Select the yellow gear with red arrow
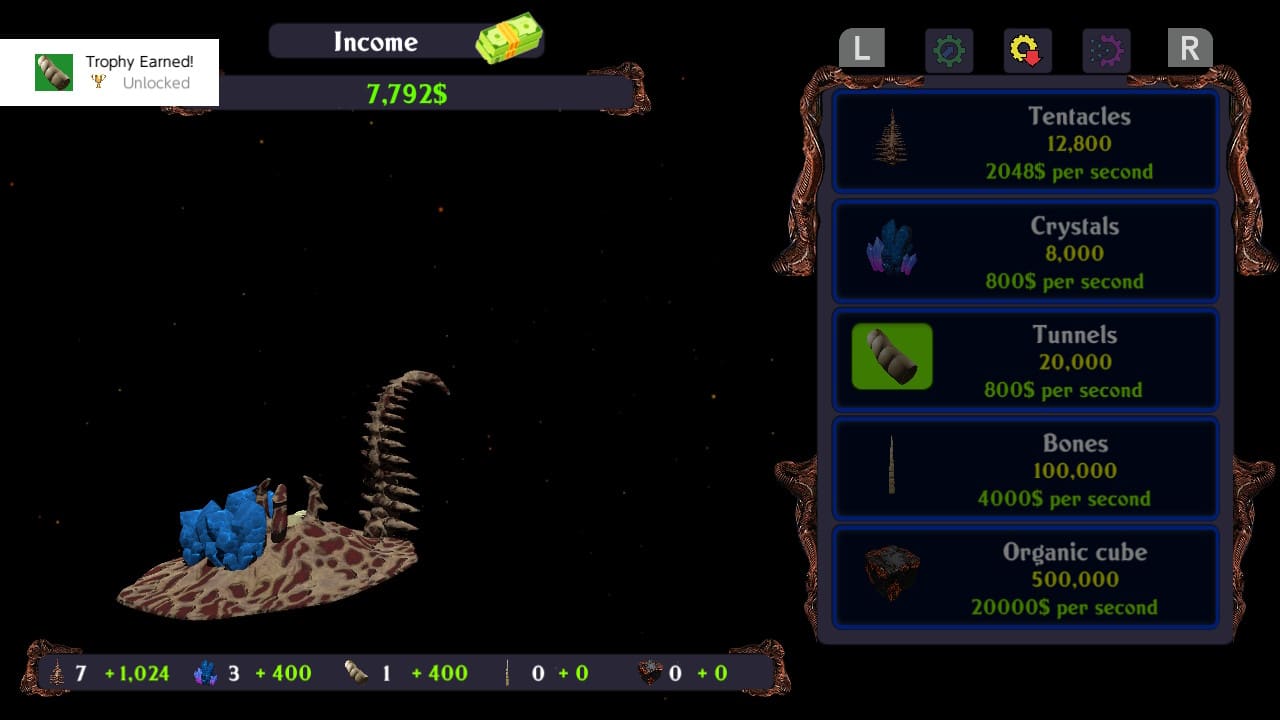Screen dimensions: 1280x720 pyautogui.click(x=1025, y=51)
